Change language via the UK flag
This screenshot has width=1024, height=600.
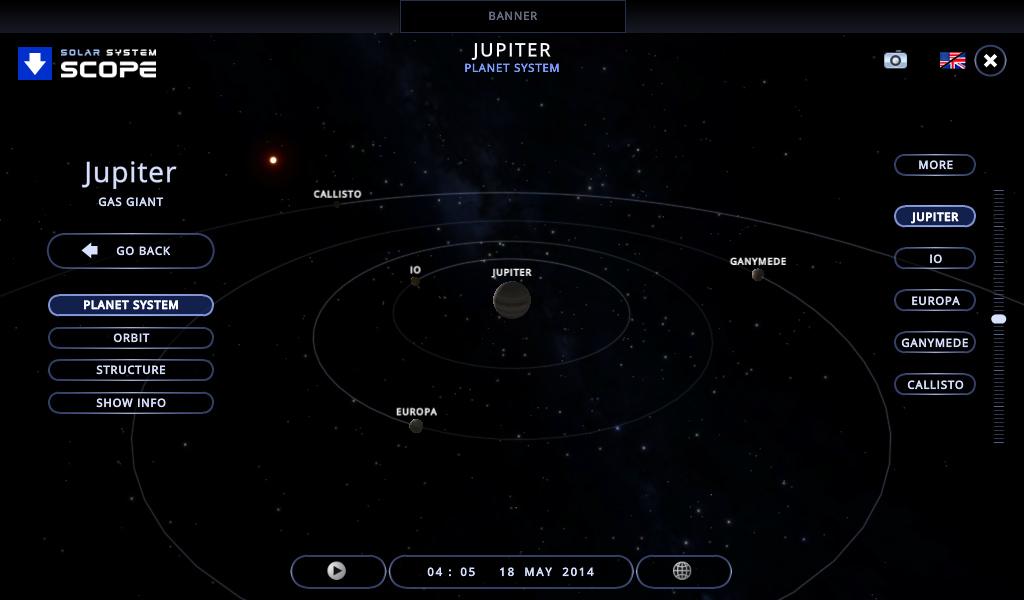[x=952, y=61]
